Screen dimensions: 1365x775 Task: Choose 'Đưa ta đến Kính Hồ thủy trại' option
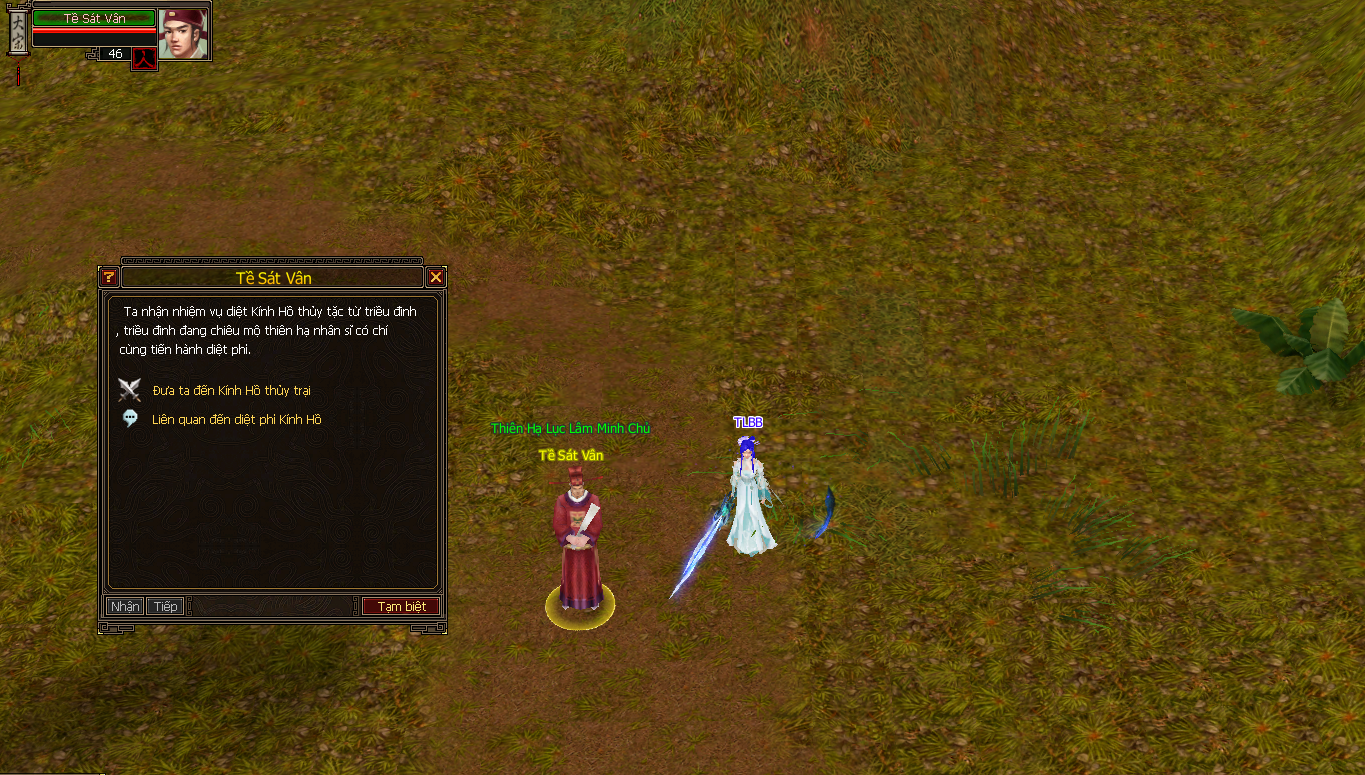(231, 390)
